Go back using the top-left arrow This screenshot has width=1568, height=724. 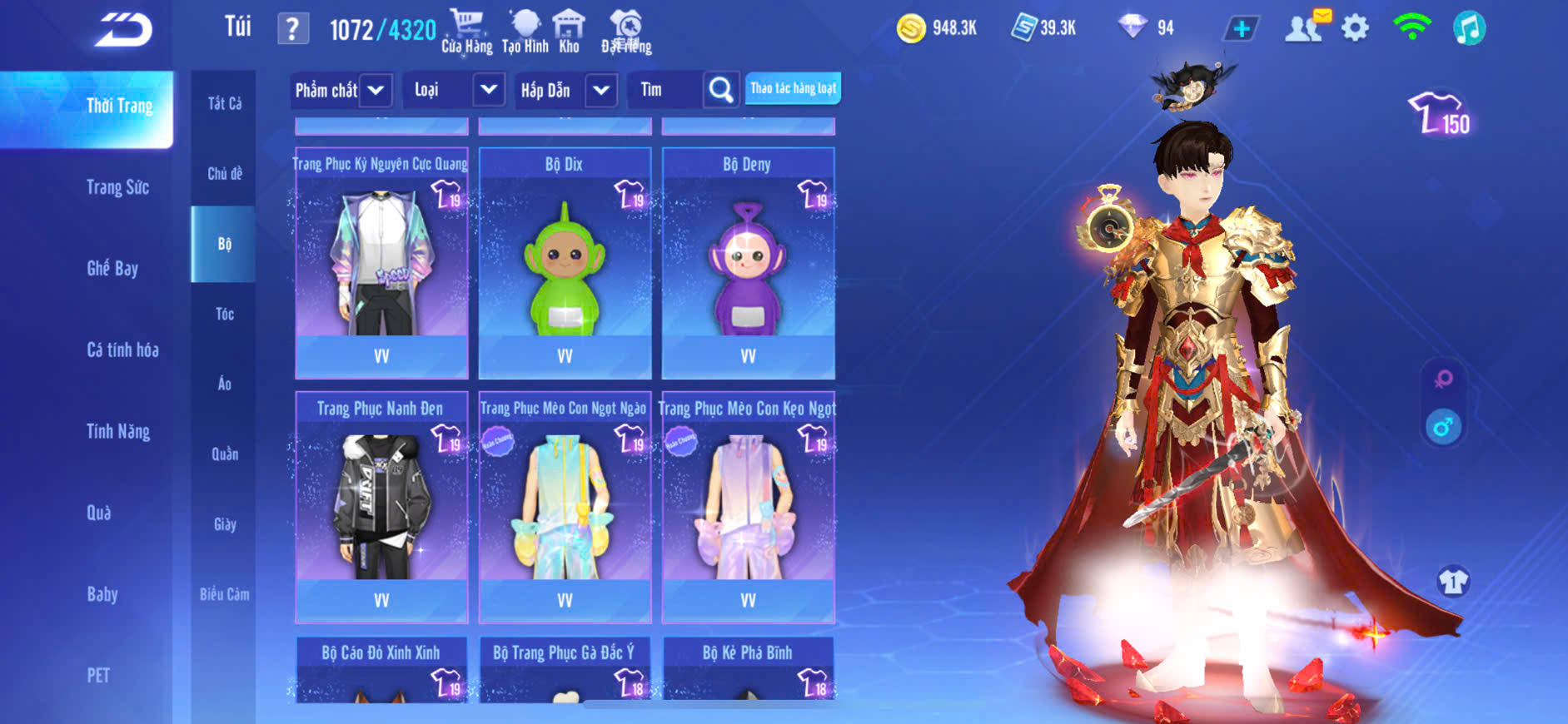[x=123, y=30]
